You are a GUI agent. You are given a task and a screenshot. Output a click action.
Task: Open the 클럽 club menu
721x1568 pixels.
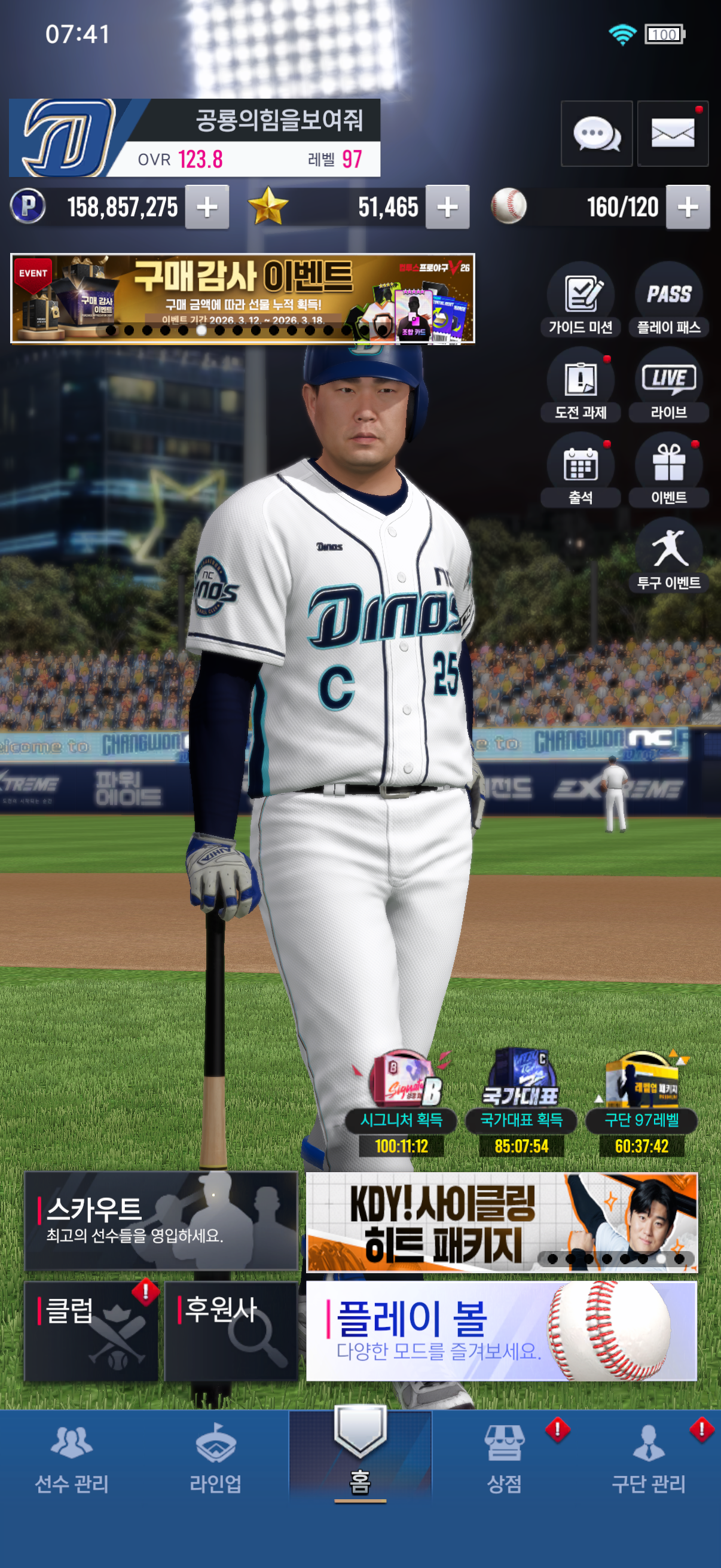tap(91, 1331)
